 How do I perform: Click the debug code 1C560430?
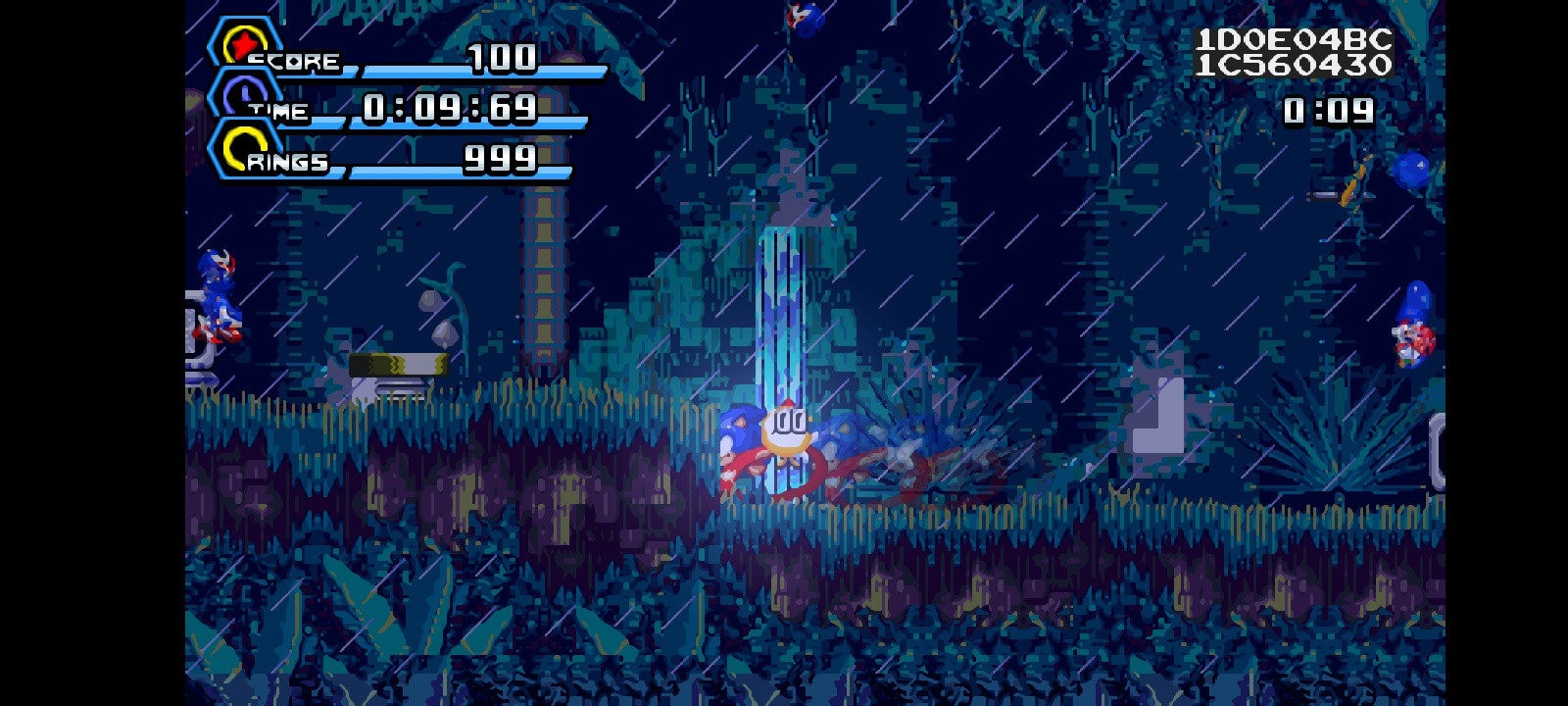click(x=1296, y=67)
